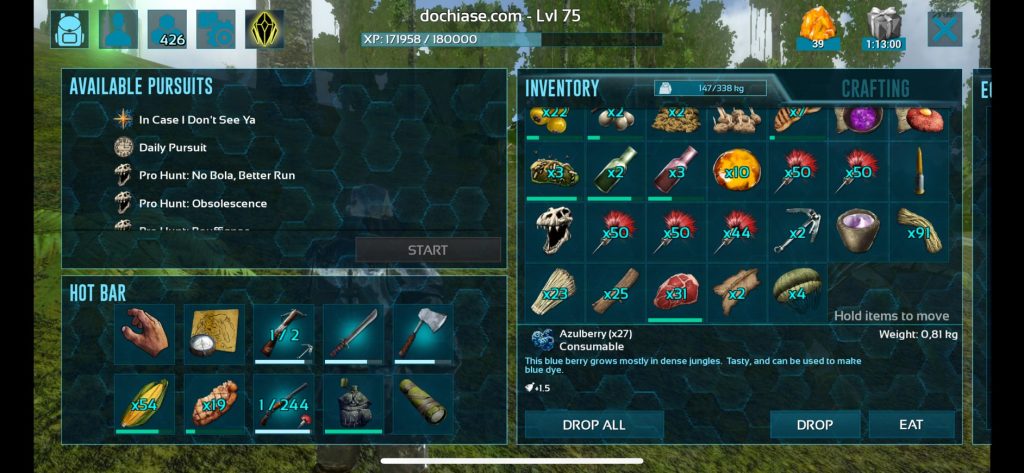This screenshot has width=1024, height=473.
Task: Pick the In Case I Don't See Ya pursuit
Action: click(196, 119)
